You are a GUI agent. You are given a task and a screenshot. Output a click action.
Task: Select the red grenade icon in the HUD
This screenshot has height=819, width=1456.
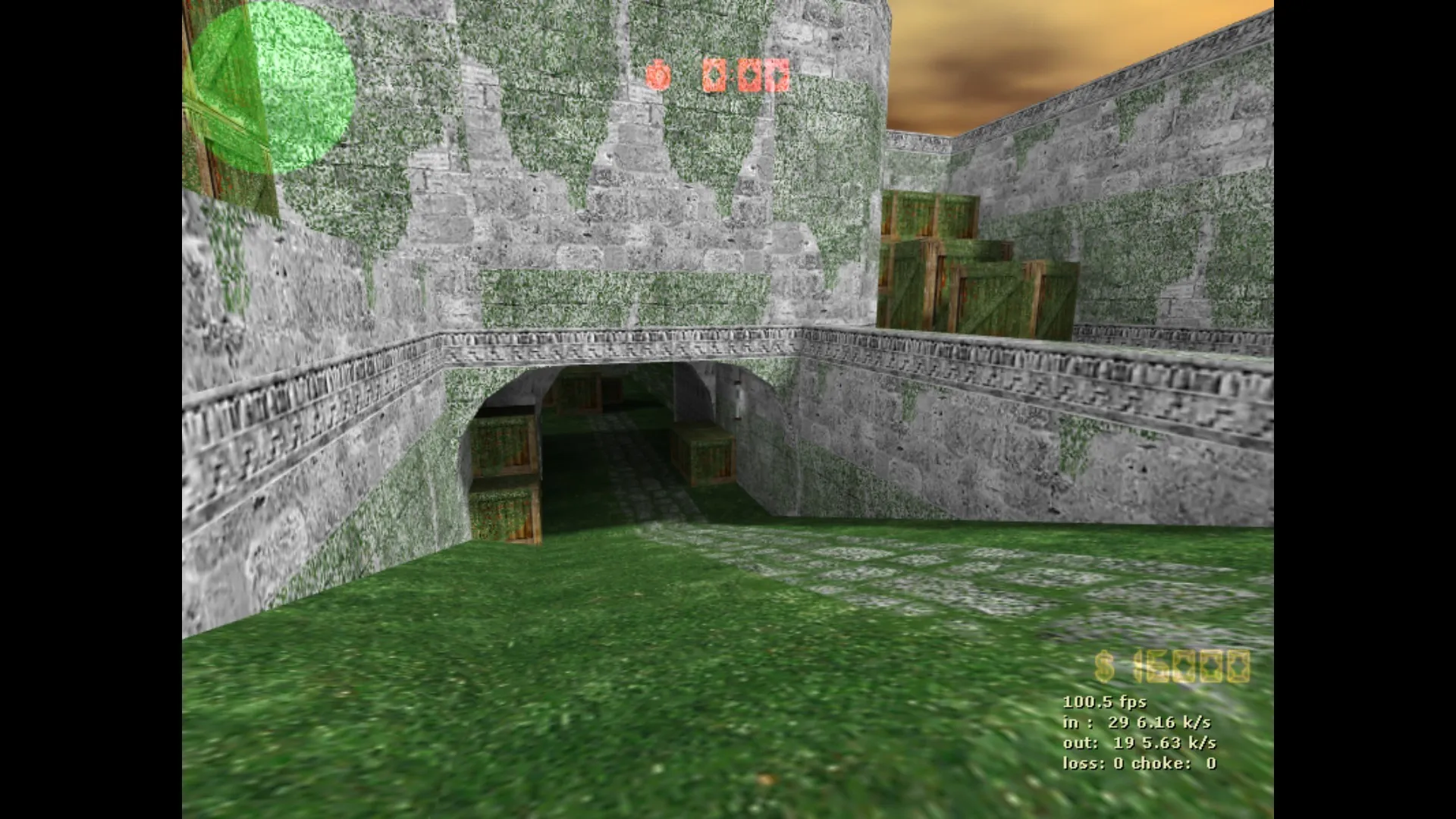click(x=658, y=74)
